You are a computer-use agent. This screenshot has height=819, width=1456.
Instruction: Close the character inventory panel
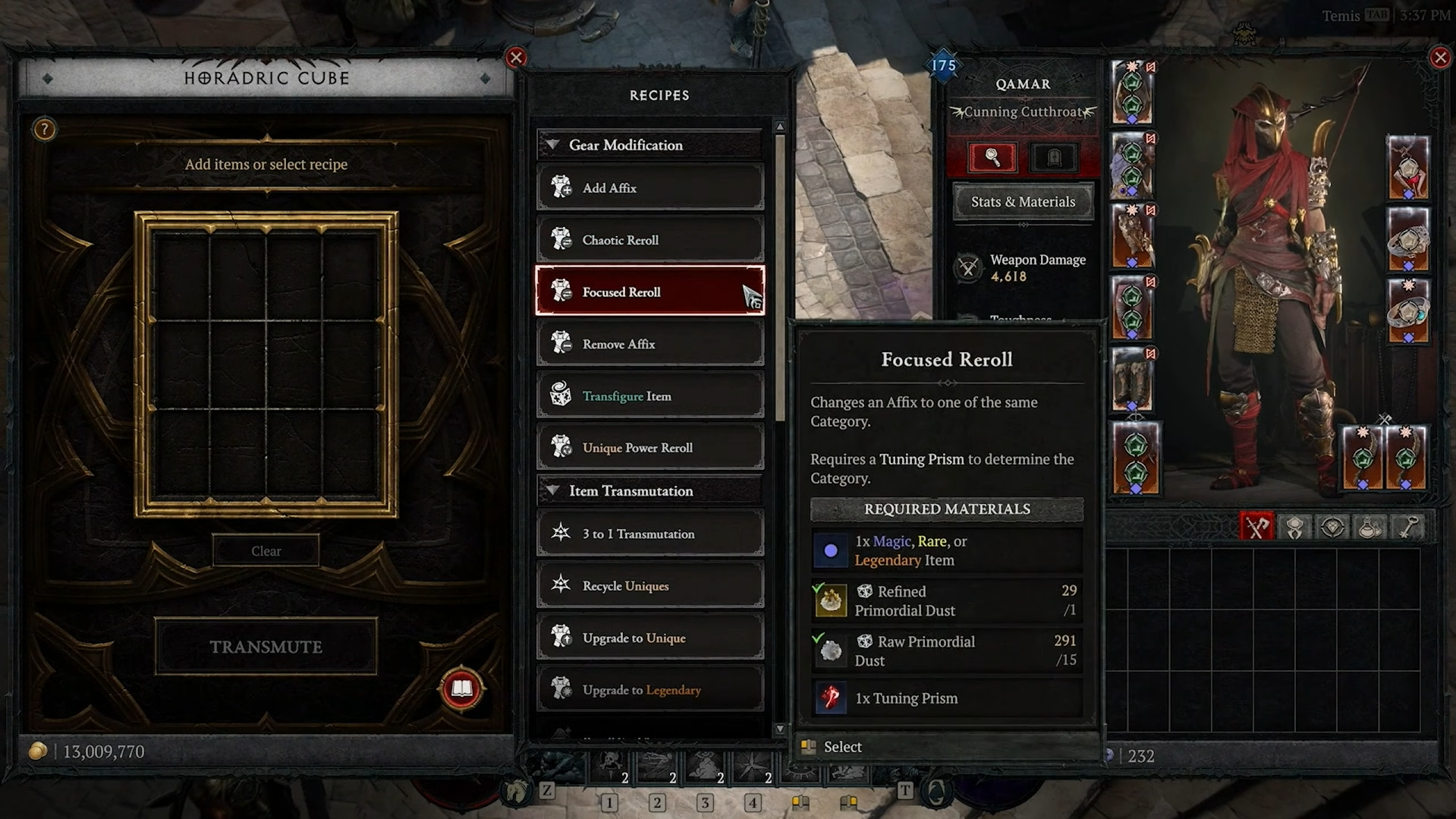(1439, 58)
